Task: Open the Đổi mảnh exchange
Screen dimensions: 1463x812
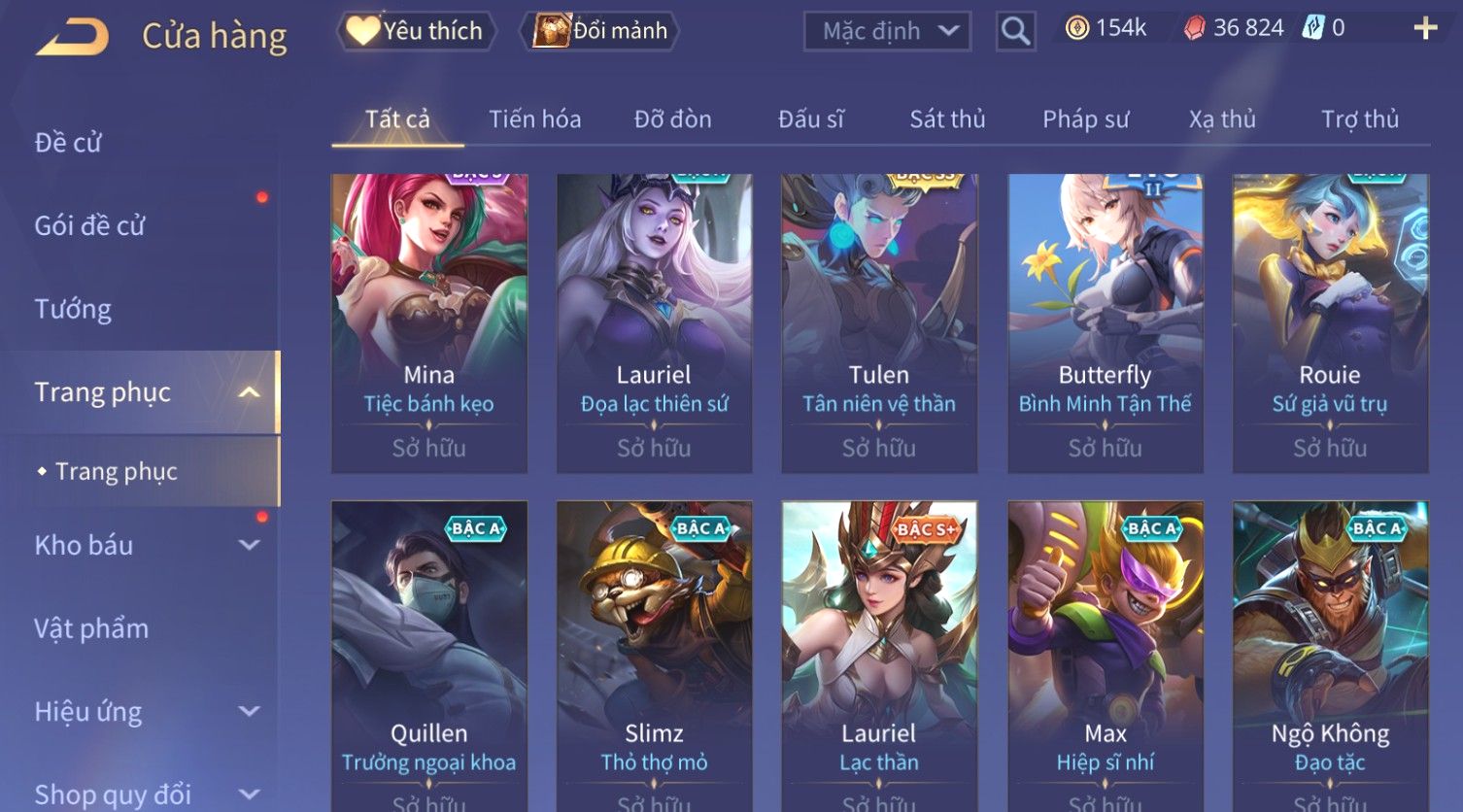Action: pyautogui.click(x=601, y=31)
